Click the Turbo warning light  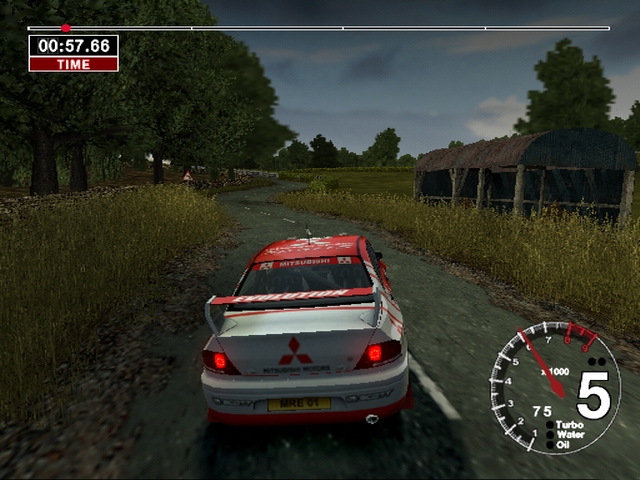coord(550,424)
